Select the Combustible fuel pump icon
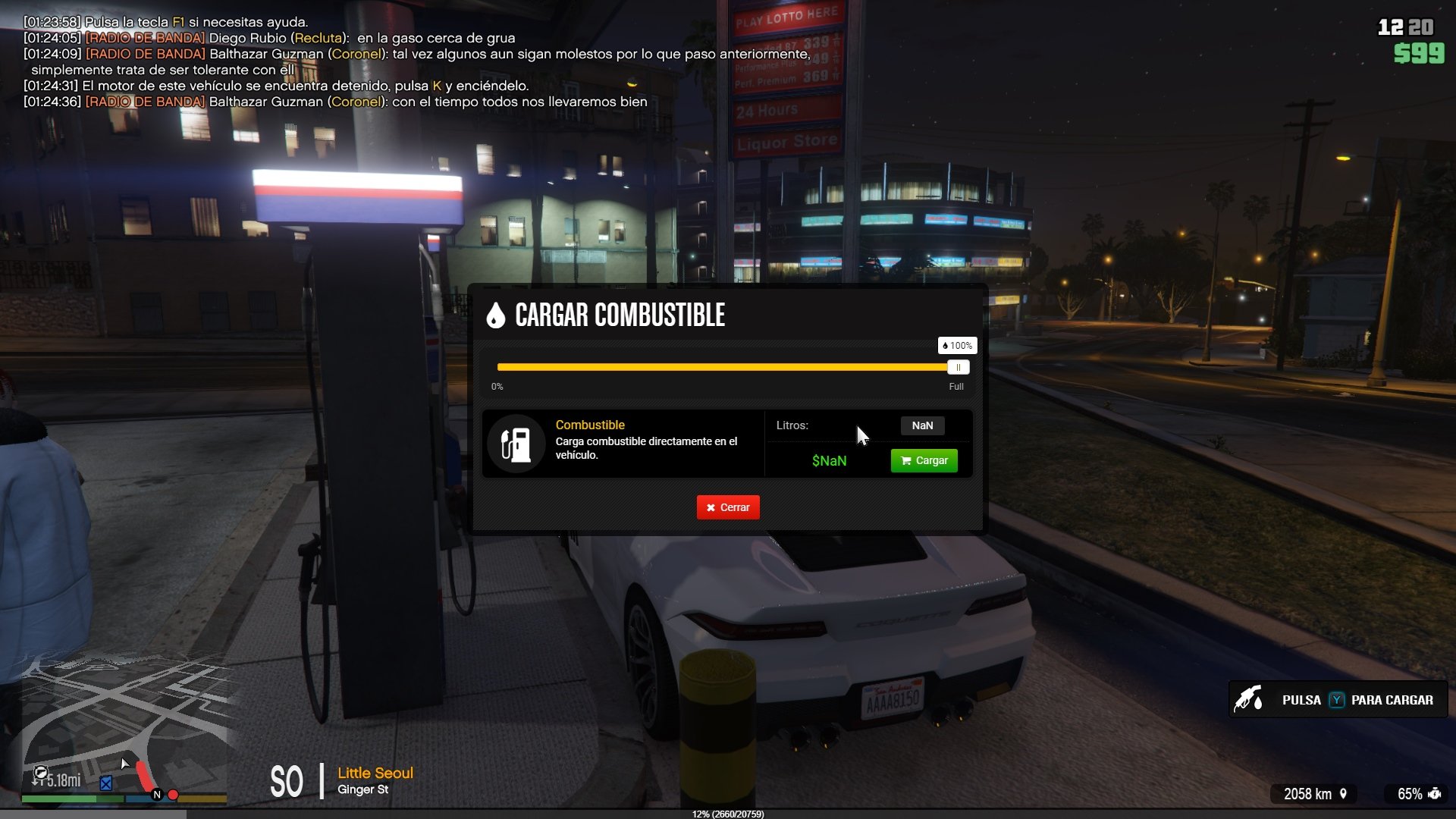This screenshot has width=1456, height=819. (516, 444)
